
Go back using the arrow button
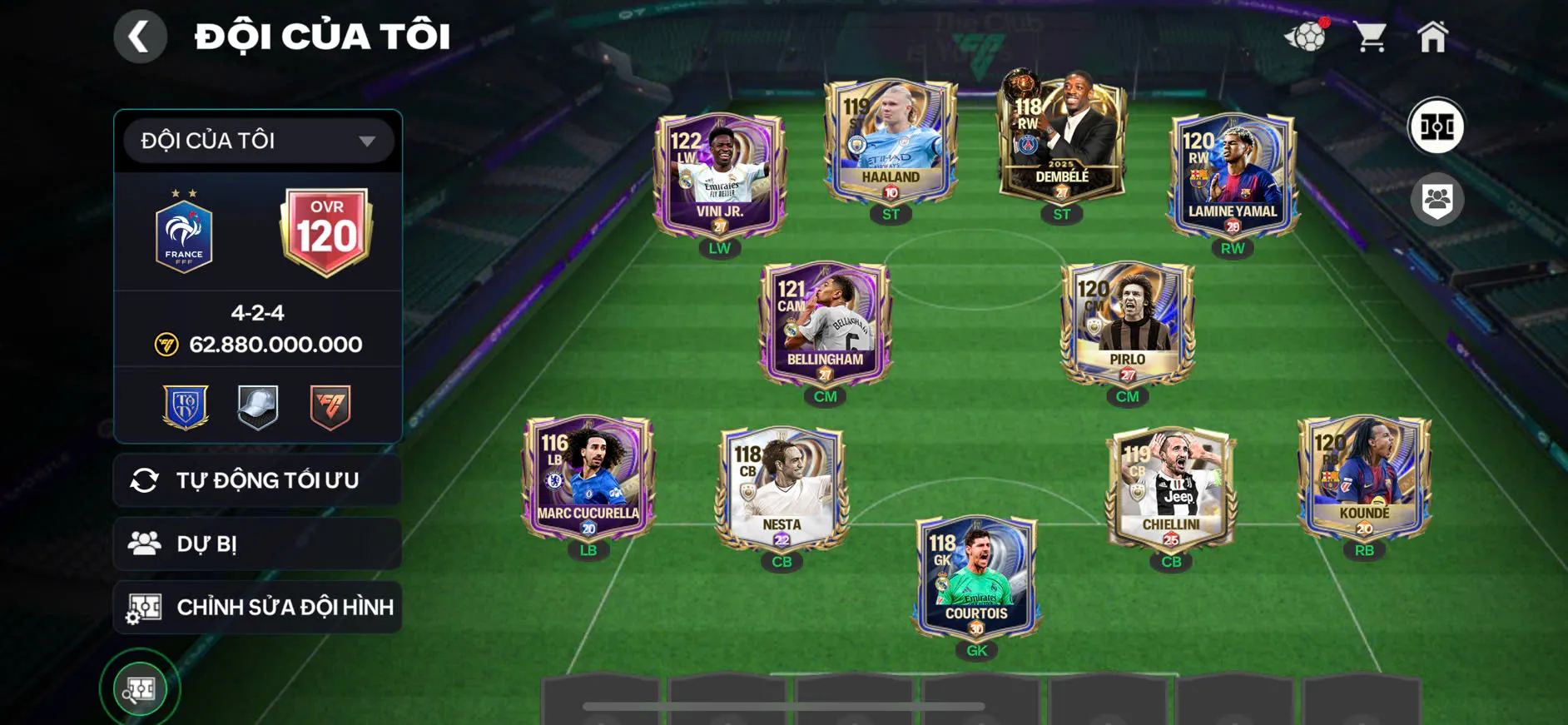[x=140, y=37]
